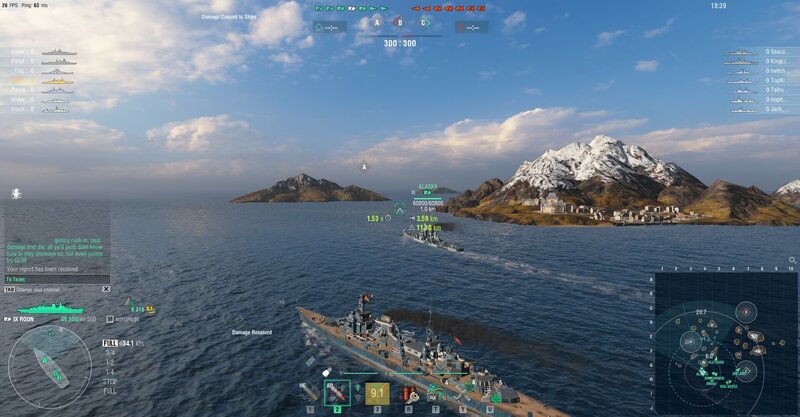Switch to AP shell ammunition
Image resolution: width=800 pixels, height=417 pixels.
(x=337, y=394)
